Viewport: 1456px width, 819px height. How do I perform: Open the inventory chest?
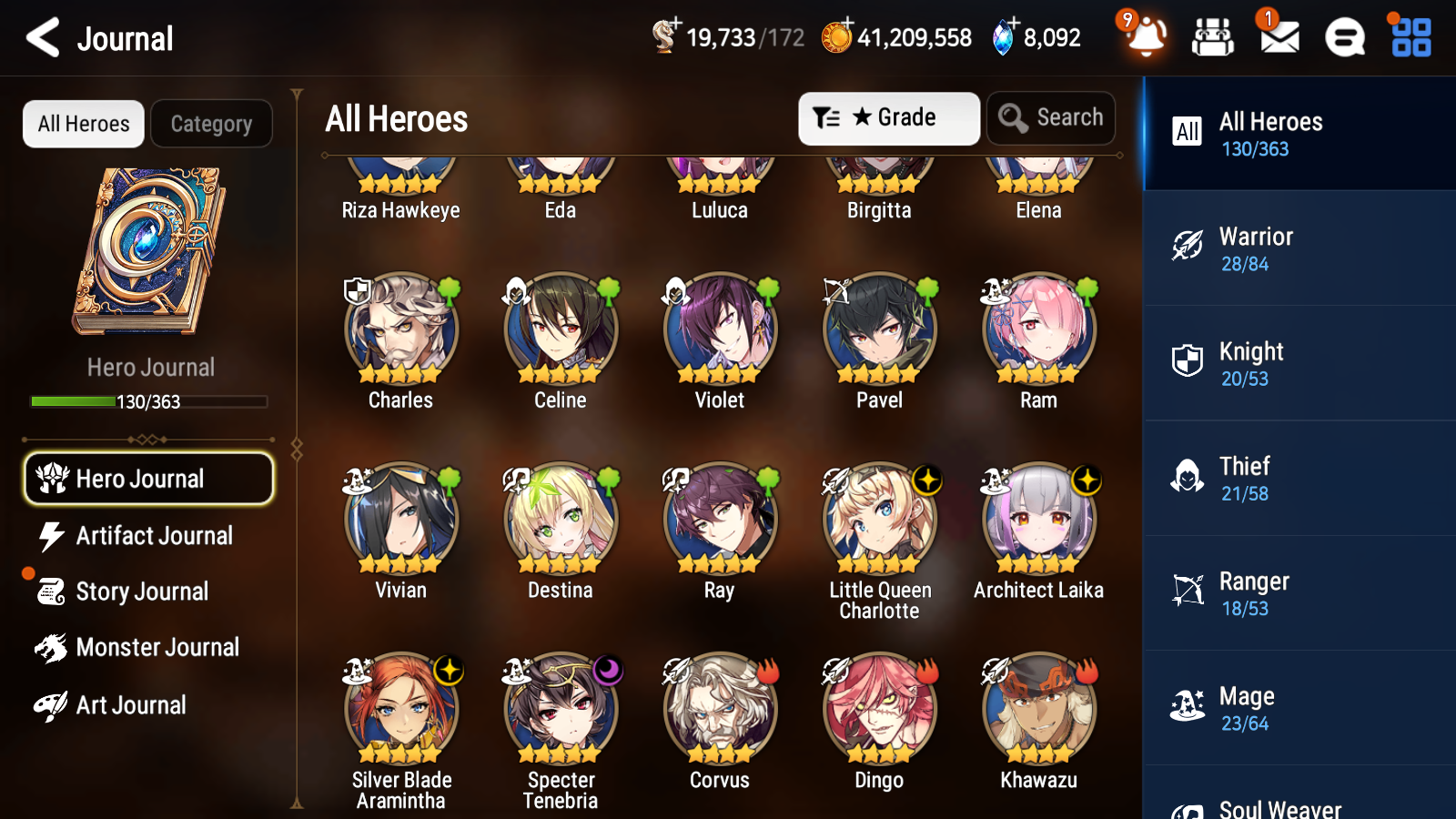[x=1213, y=38]
